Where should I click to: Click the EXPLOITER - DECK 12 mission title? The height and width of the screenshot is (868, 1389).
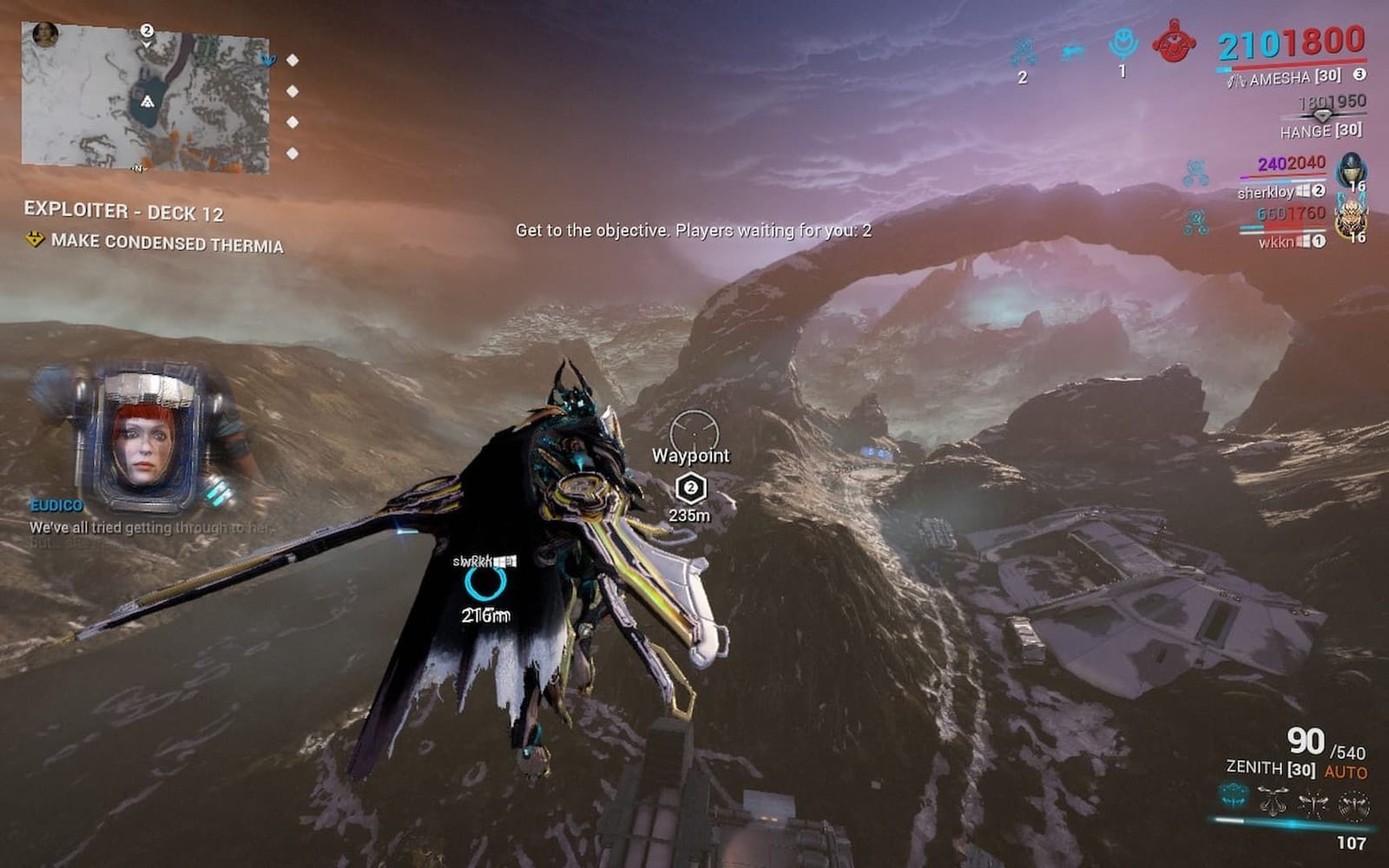124,210
